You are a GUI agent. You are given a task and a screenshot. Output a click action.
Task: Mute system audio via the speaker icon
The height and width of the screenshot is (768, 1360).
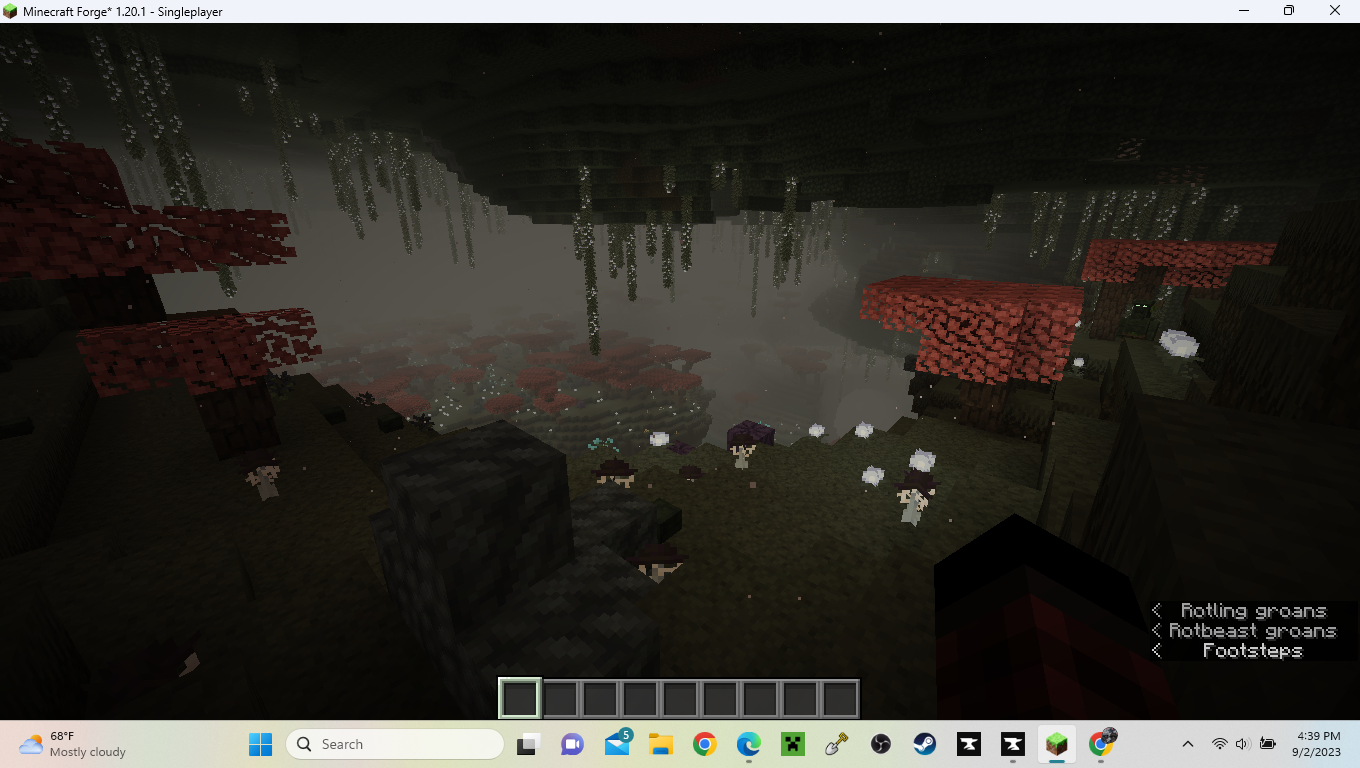tap(1242, 744)
